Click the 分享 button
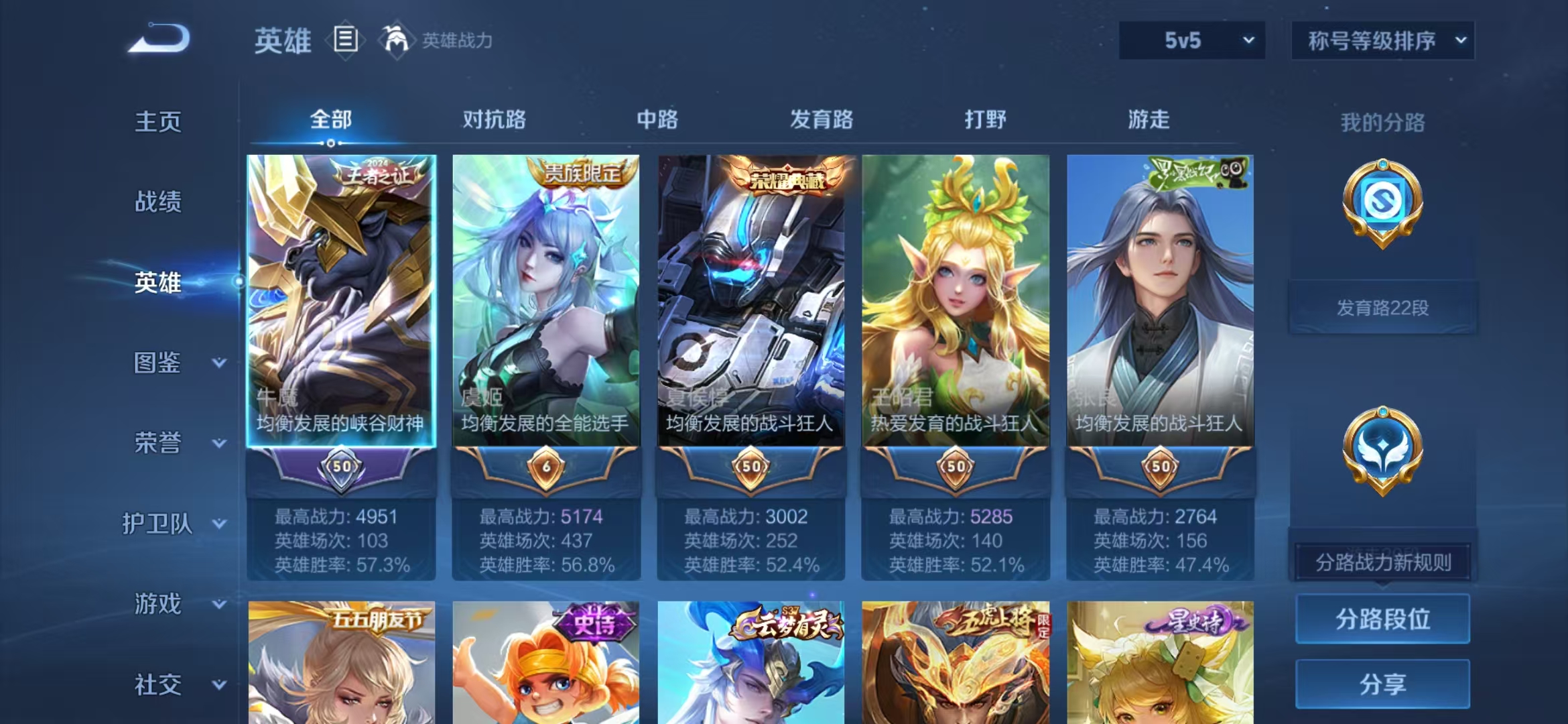Viewport: 1568px width, 724px height. pos(1382,685)
